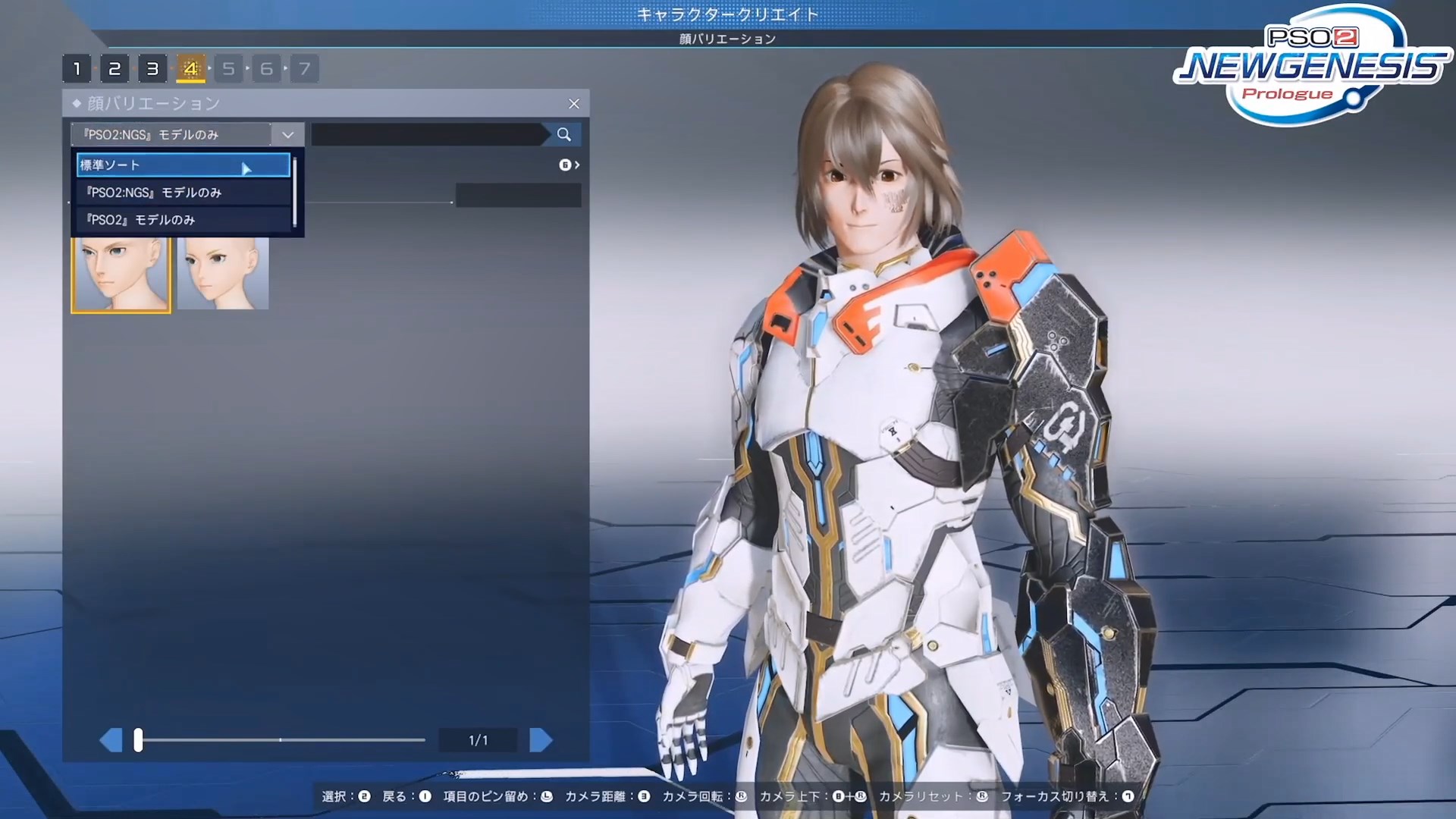This screenshot has width=1456, height=819.
Task: Click the magnifying glass search icon
Action: pos(563,134)
